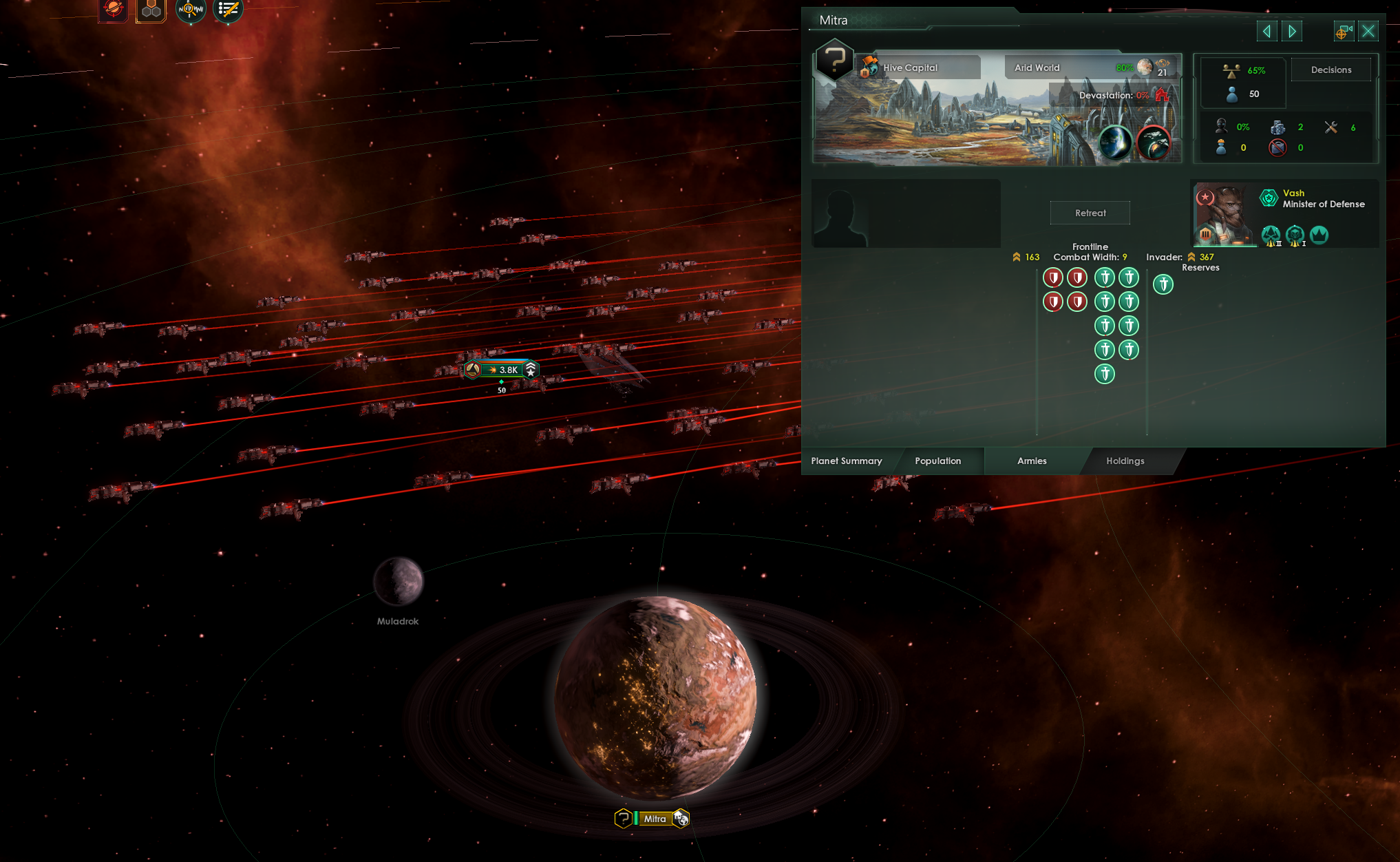Screen dimensions: 1400x862
Task: Open the Holdings tab
Action: point(1125,461)
